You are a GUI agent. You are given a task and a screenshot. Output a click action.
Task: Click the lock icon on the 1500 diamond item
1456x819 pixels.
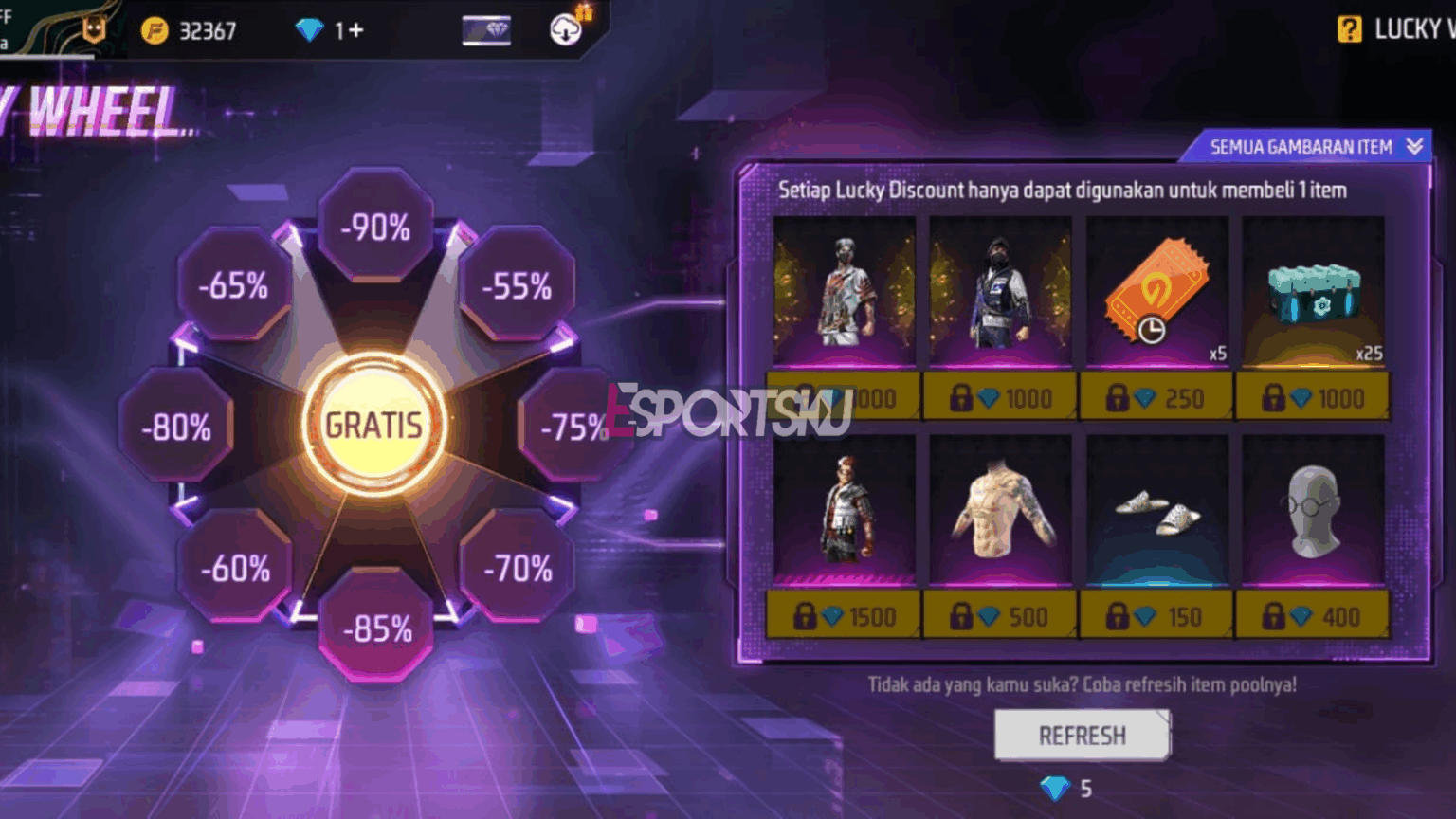point(805,616)
